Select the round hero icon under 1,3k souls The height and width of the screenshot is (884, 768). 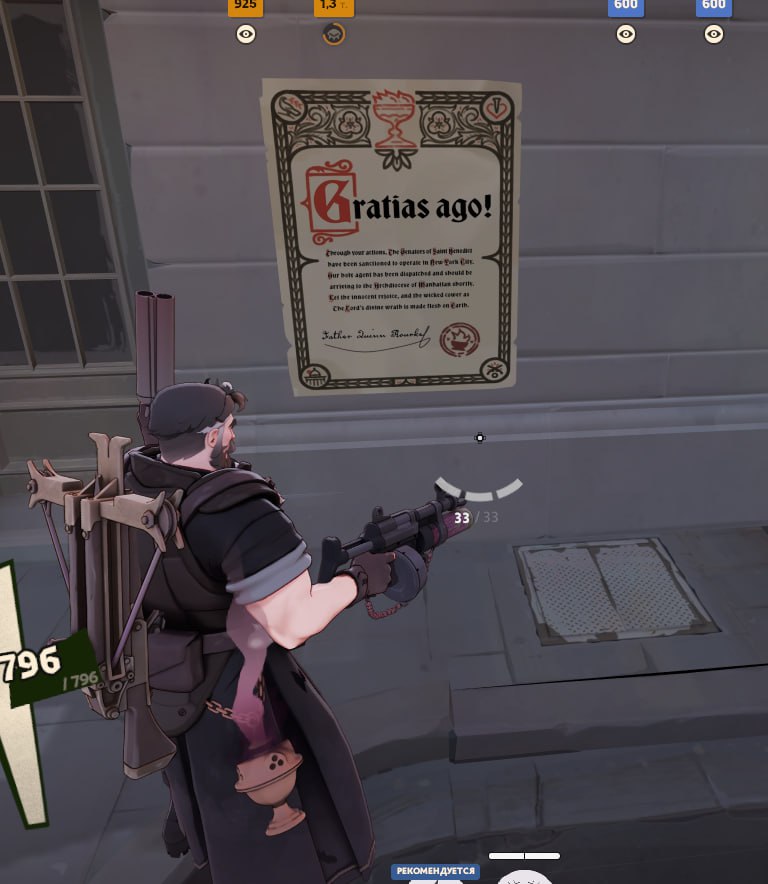click(x=334, y=34)
